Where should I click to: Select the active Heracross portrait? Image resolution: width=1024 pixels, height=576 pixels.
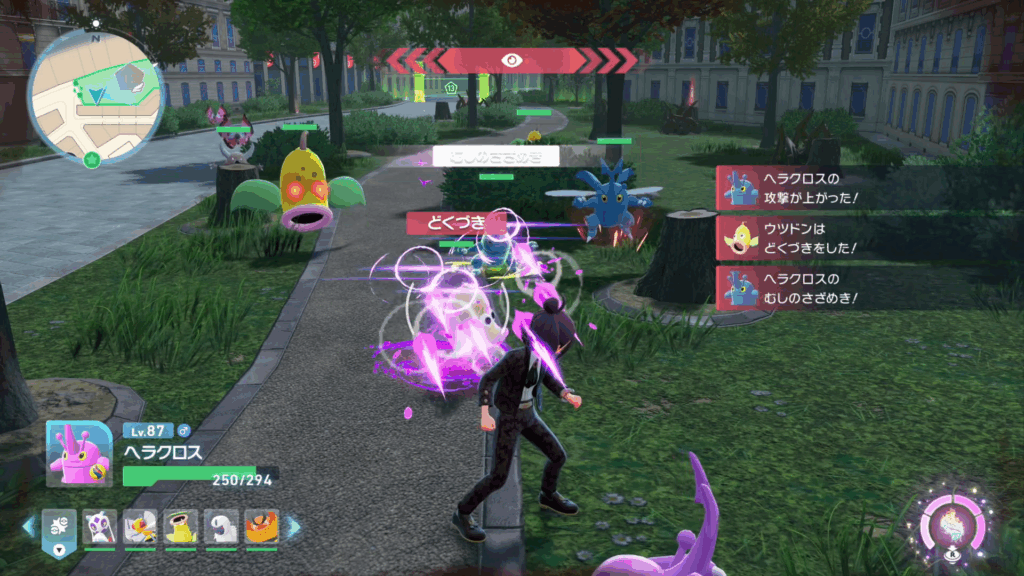(79, 453)
